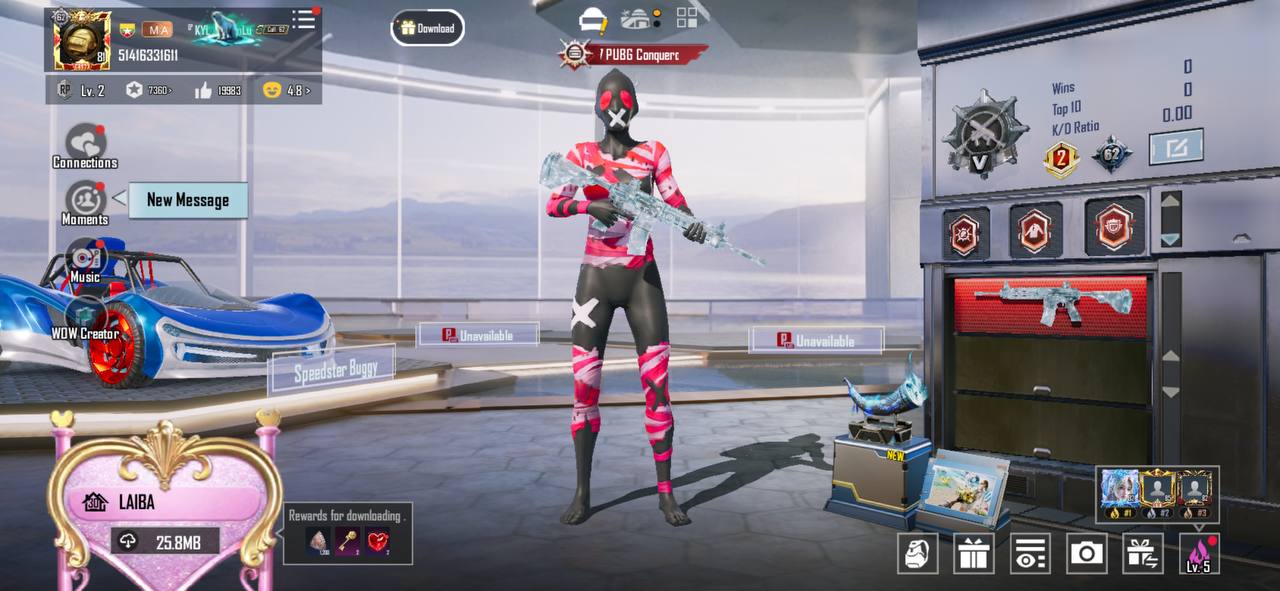Take a photo with the camera icon
Image resolution: width=1280 pixels, height=591 pixels.
(1086, 553)
